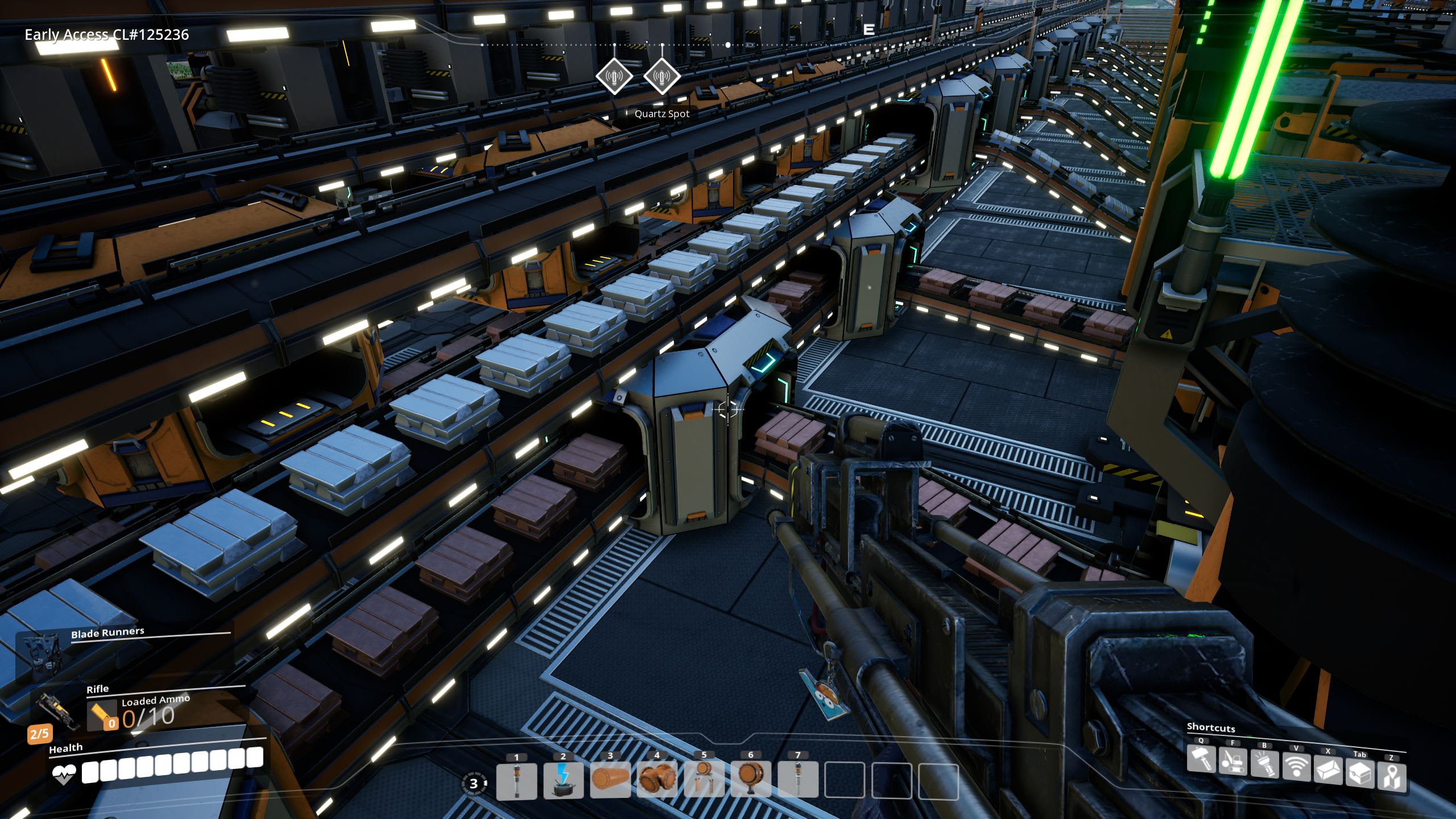Choose the pole in hotbar slot 7
The width and height of the screenshot is (1456, 819).
(797, 780)
